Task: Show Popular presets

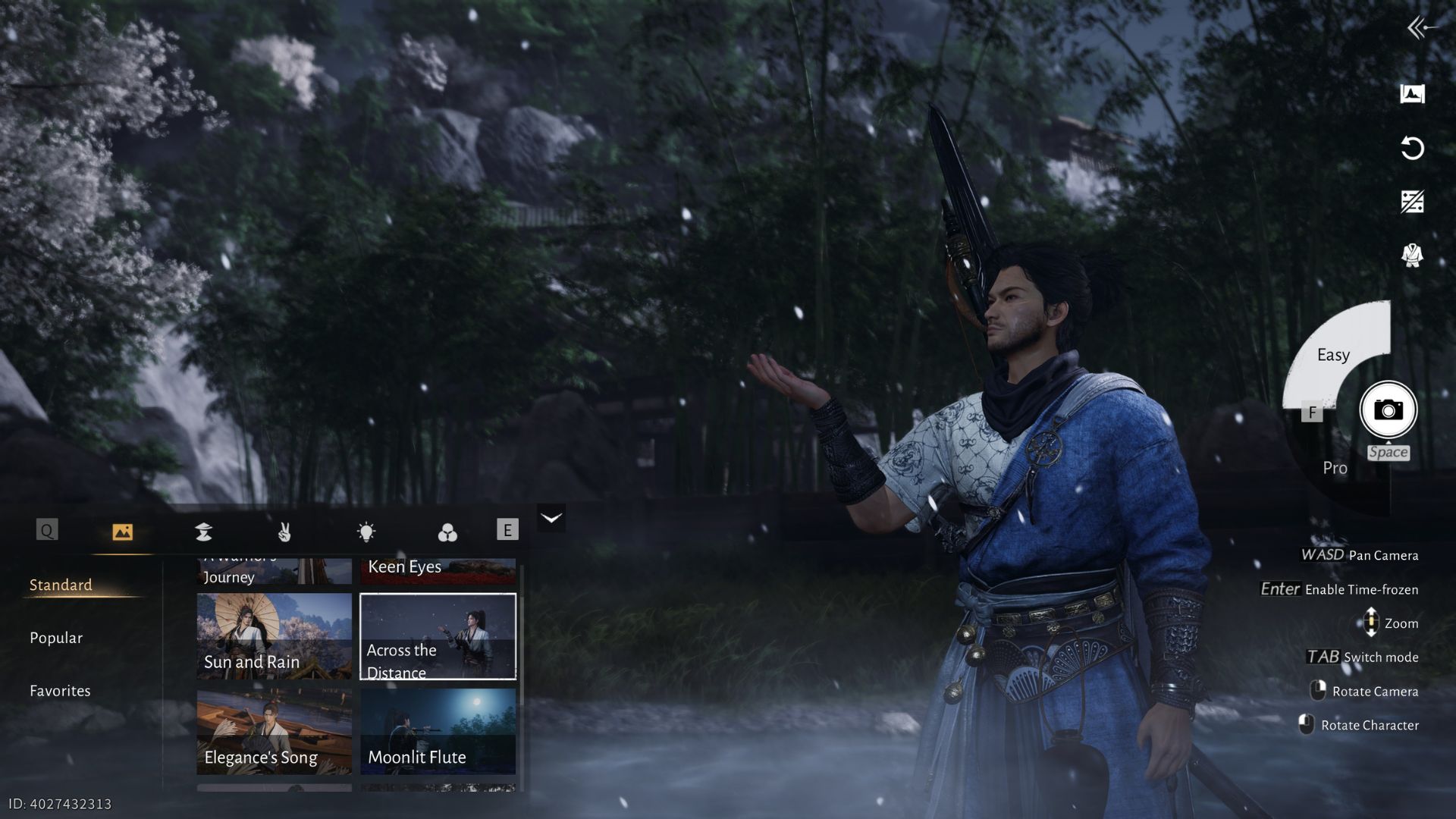Action: click(x=56, y=638)
